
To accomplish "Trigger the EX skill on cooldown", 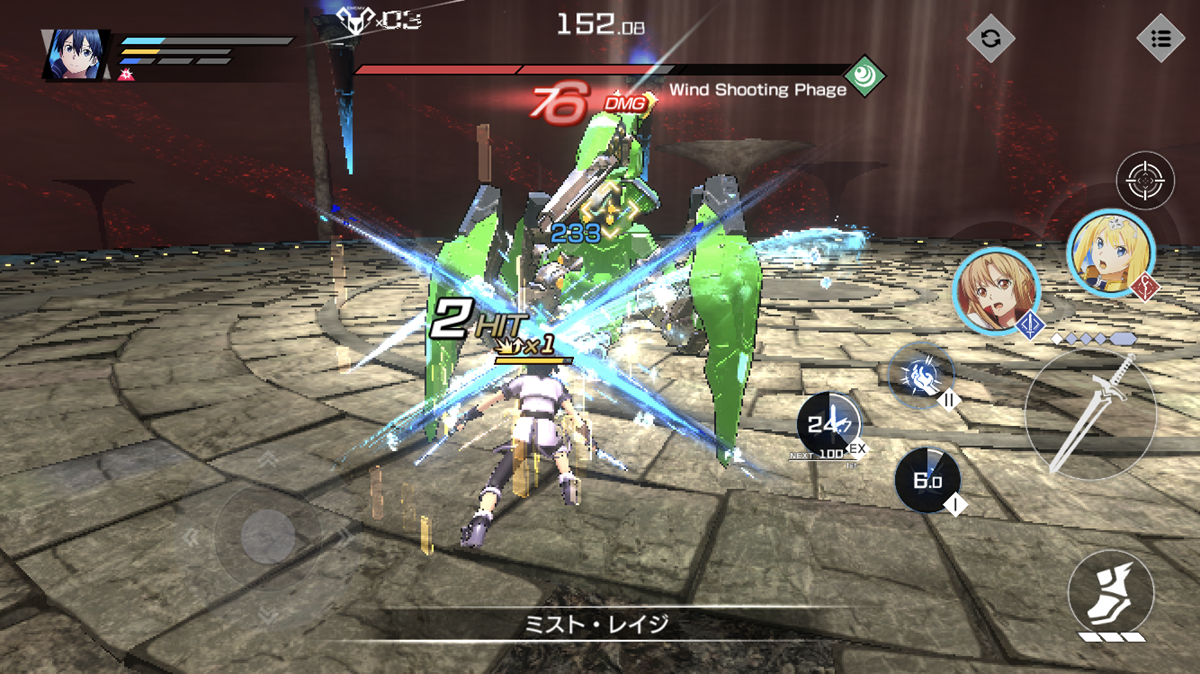I will [829, 427].
